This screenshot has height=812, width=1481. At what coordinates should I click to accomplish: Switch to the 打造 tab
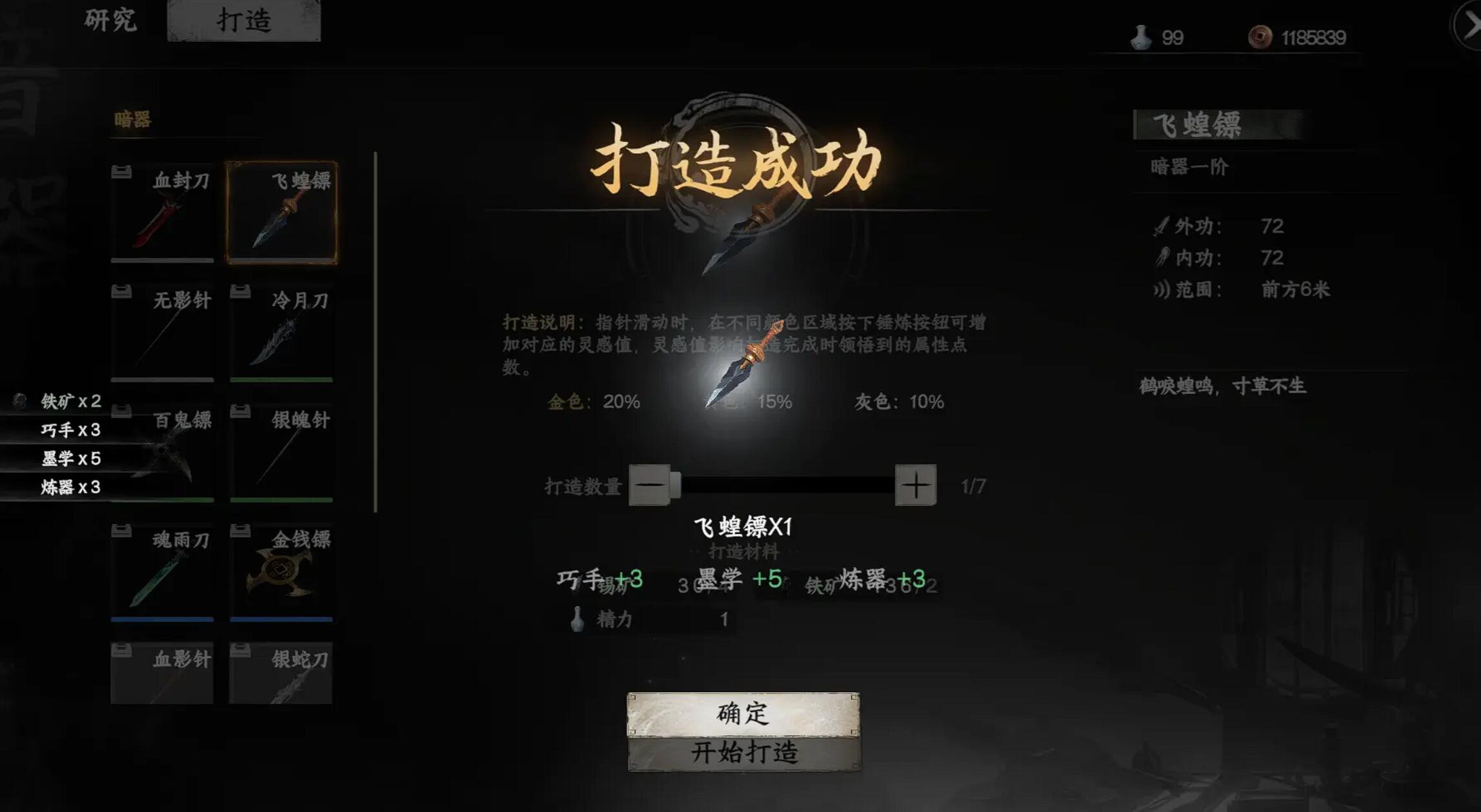pyautogui.click(x=244, y=19)
